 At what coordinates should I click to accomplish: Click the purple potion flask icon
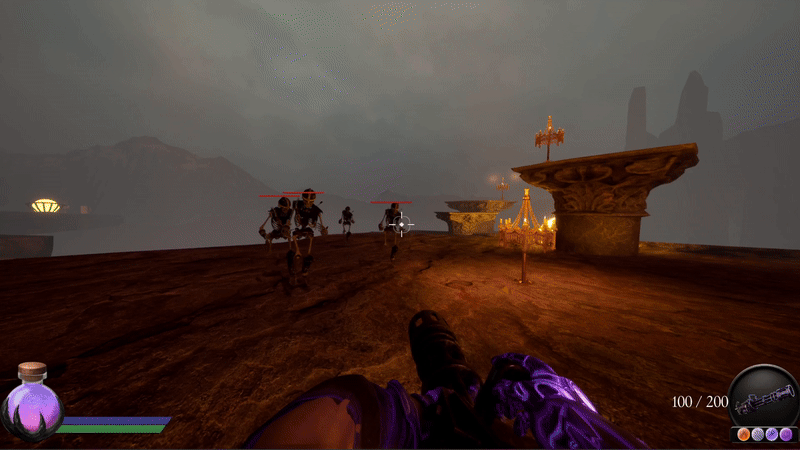coord(32,405)
